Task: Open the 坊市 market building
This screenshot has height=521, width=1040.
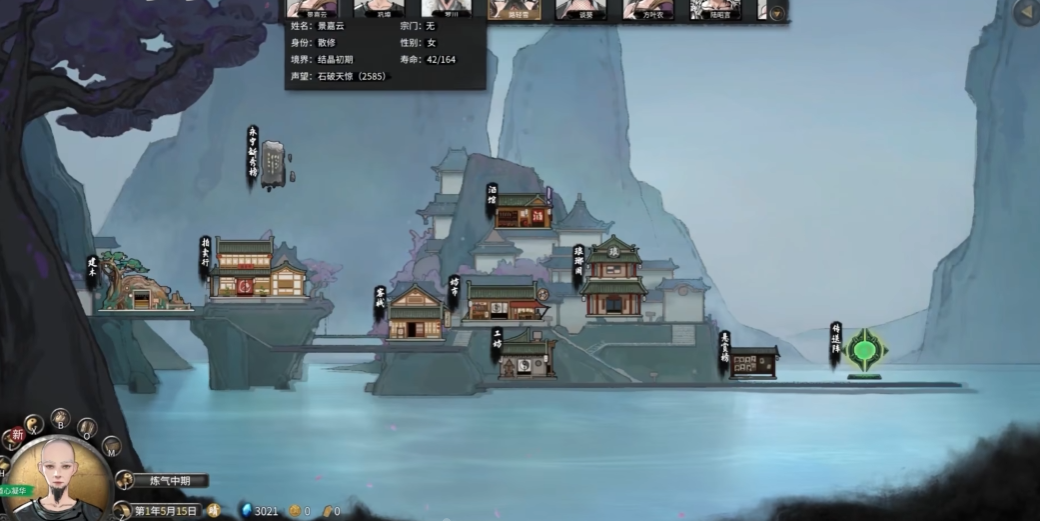Action: 506,302
